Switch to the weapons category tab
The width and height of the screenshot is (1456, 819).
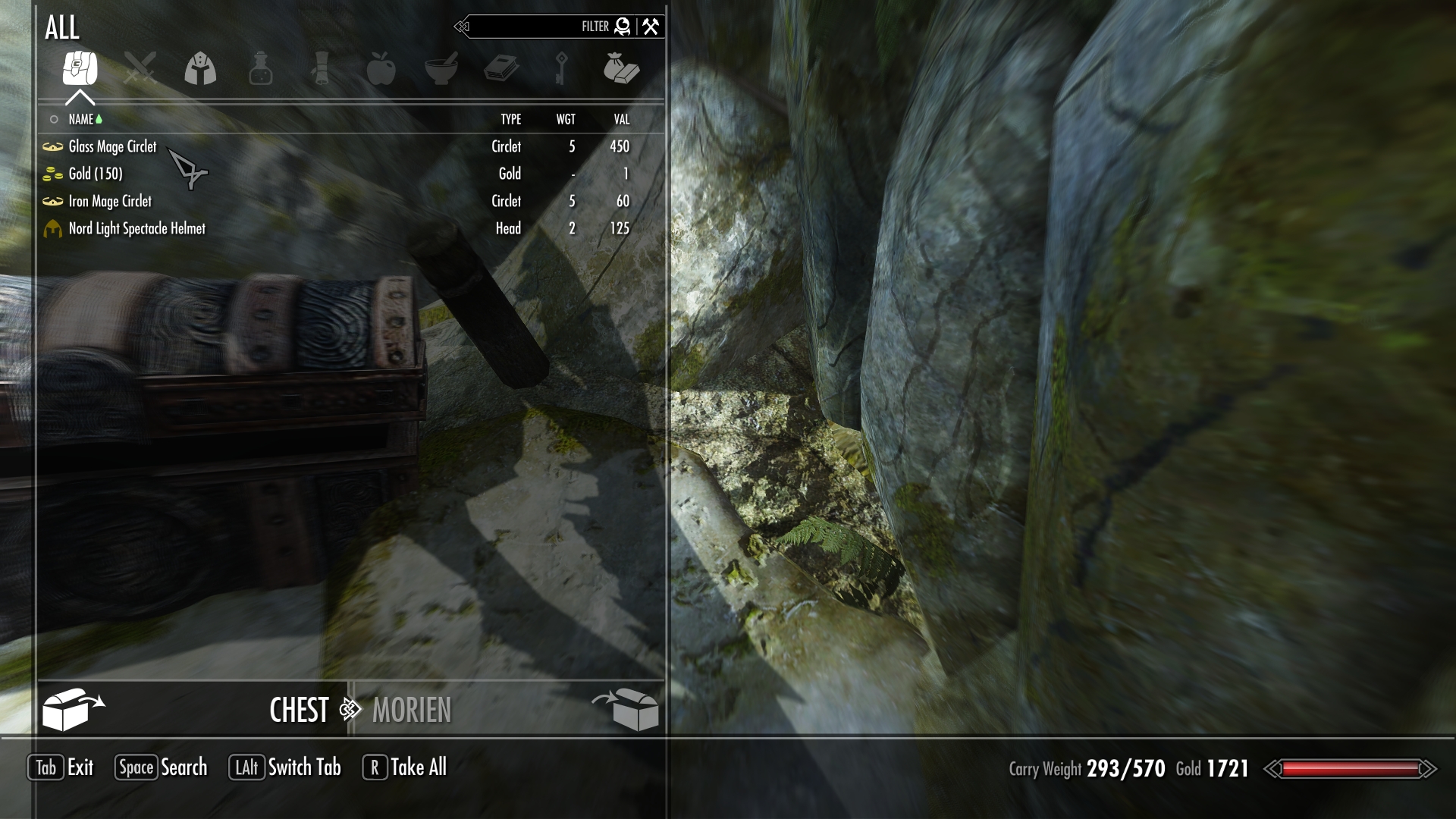point(140,69)
